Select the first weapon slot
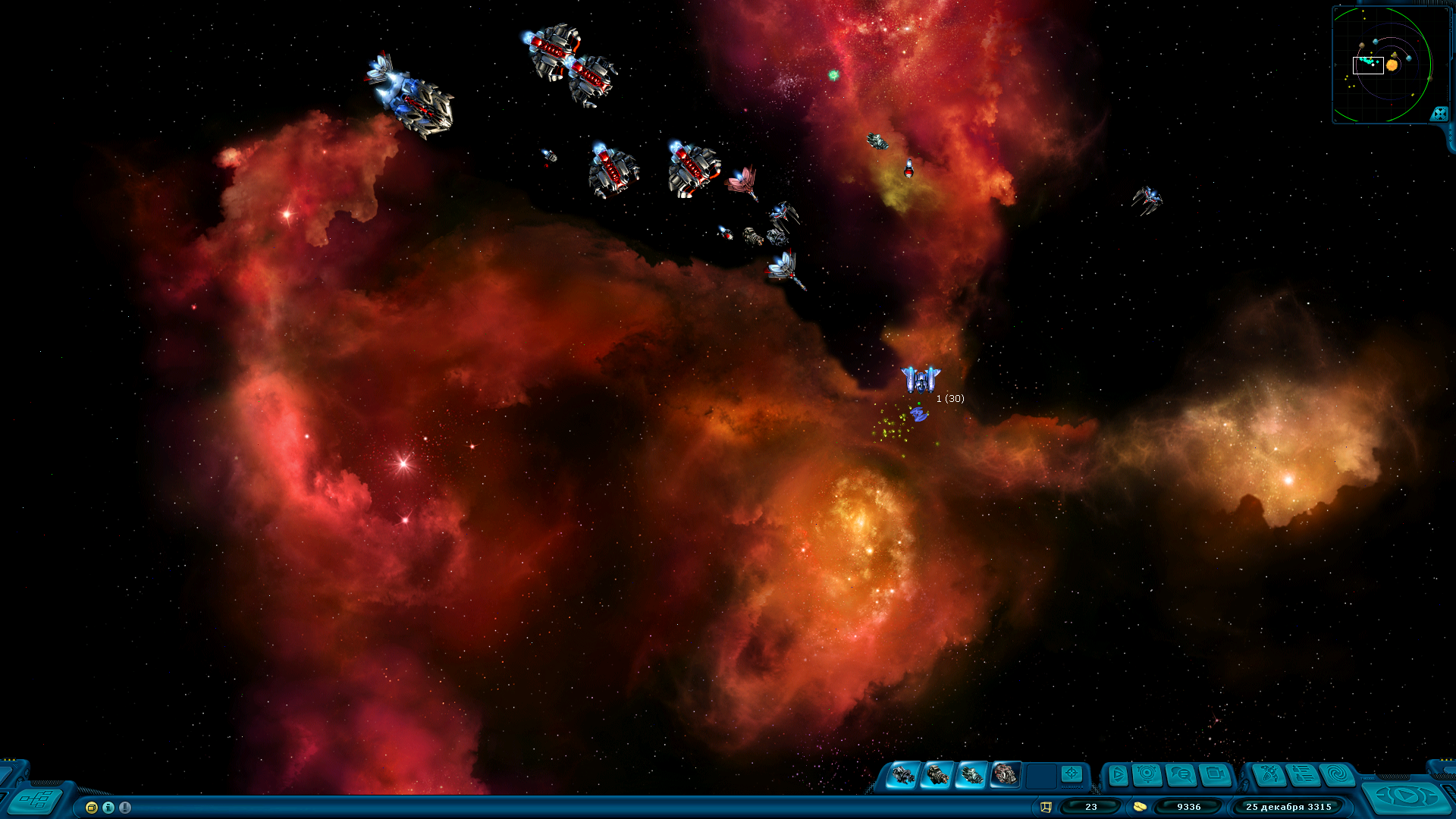 (x=903, y=775)
